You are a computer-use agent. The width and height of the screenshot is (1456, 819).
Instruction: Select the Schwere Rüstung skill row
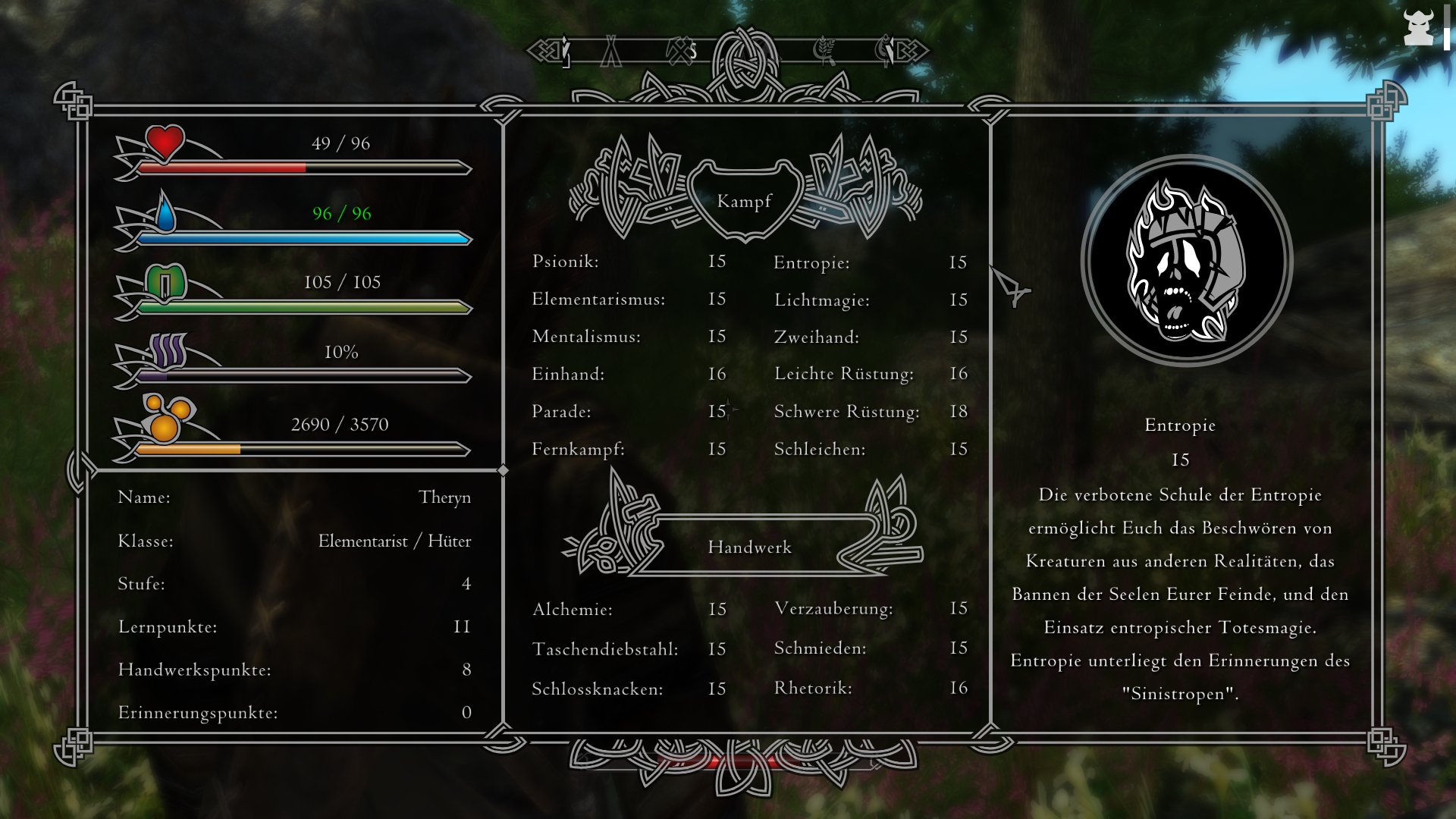click(846, 412)
